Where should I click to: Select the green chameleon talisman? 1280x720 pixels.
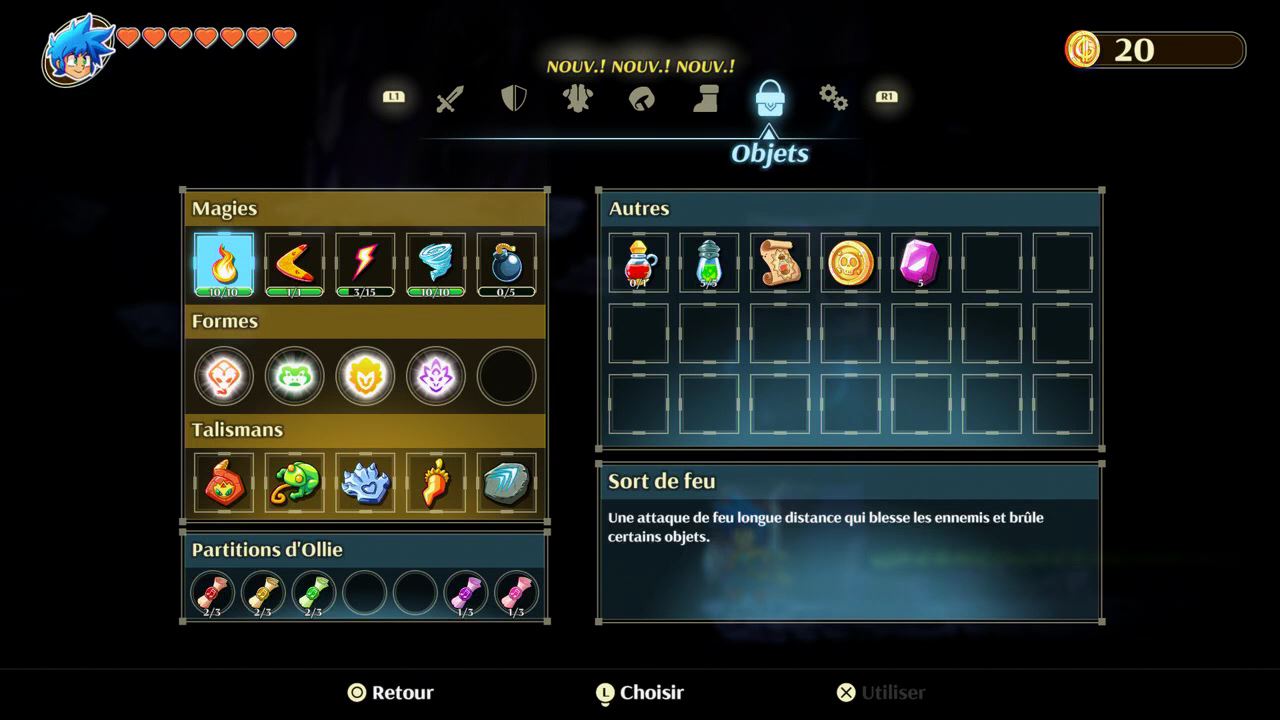[x=294, y=483]
